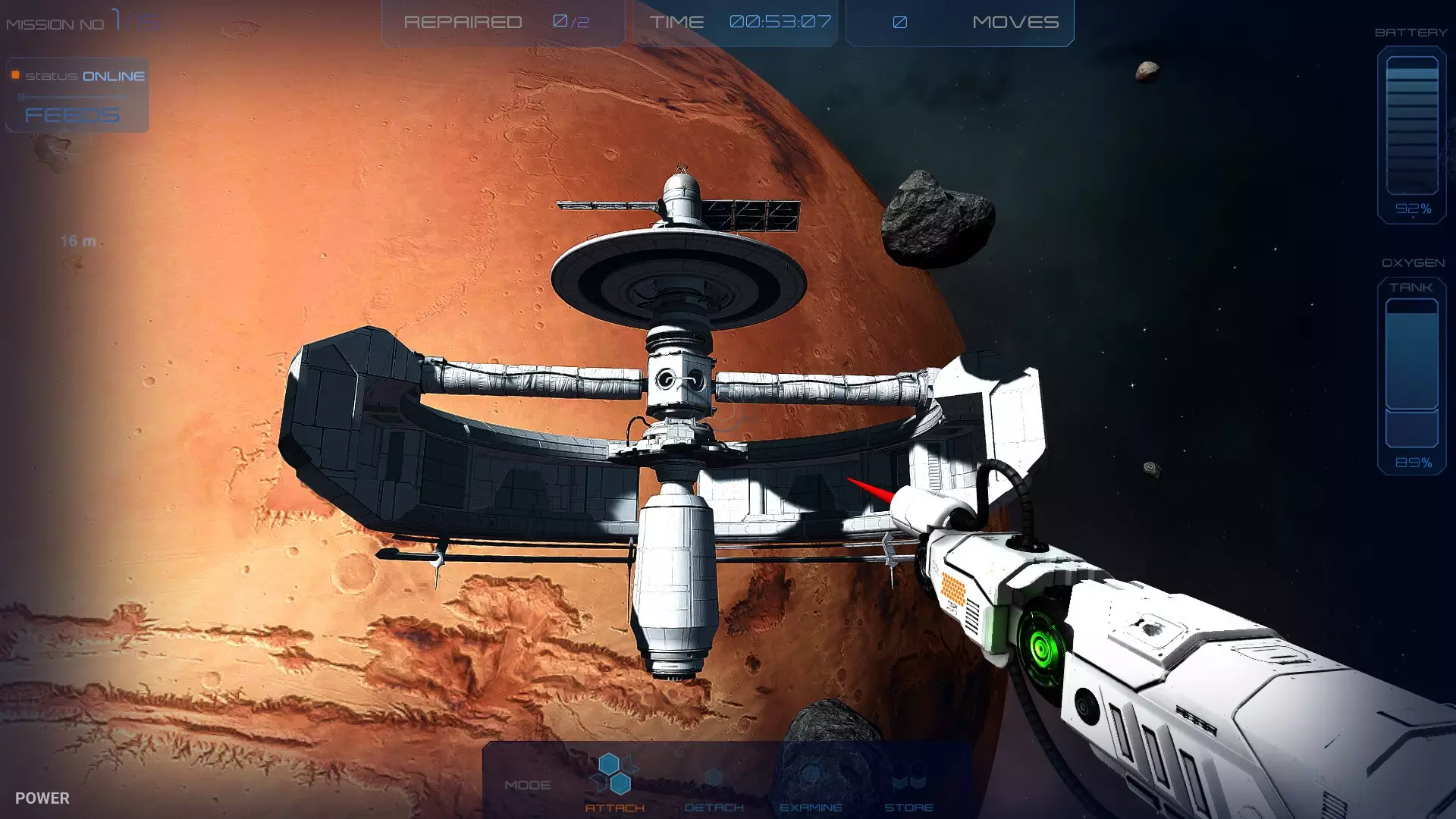The image size is (1456, 819).
Task: Select the Detach mode hexagon icon
Action: (x=714, y=776)
